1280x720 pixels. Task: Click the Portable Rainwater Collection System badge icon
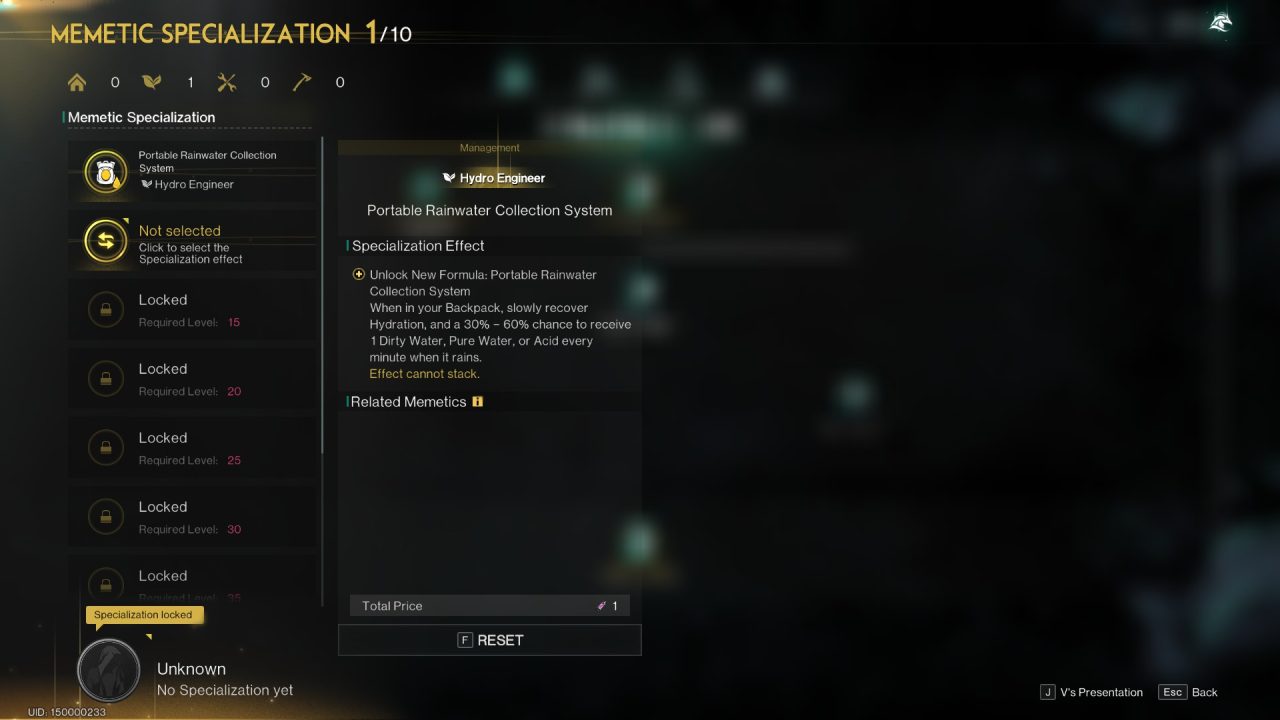pyautogui.click(x=106, y=170)
